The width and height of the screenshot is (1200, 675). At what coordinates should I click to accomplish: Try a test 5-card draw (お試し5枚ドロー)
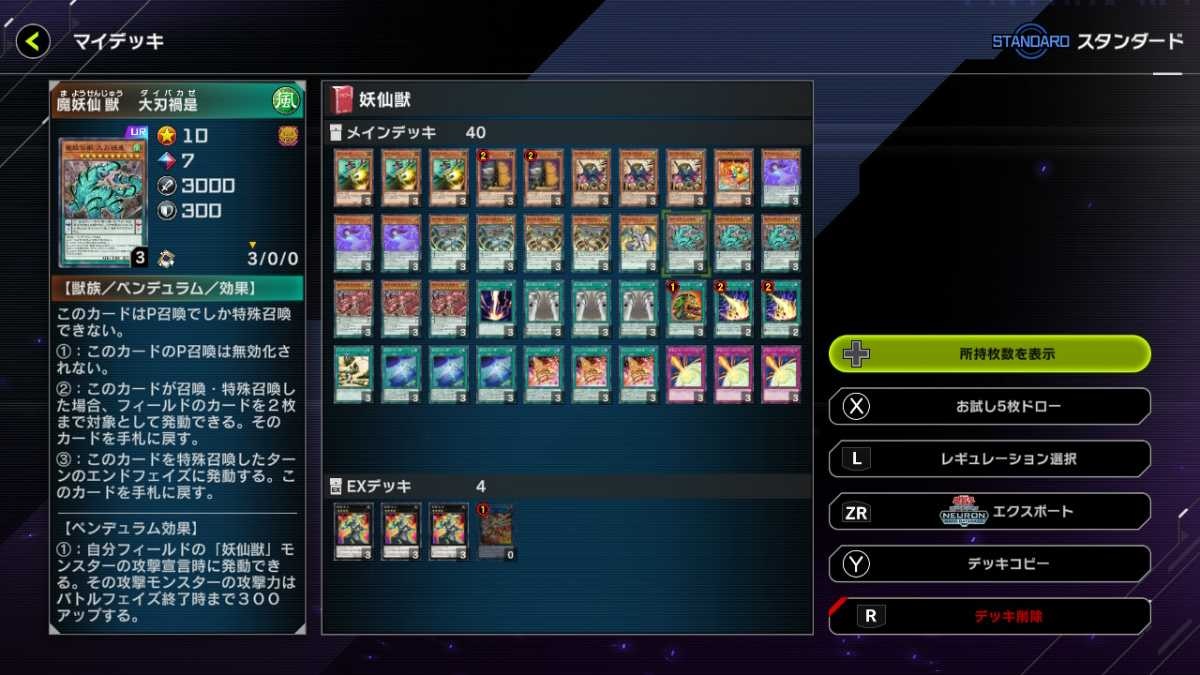tap(989, 407)
